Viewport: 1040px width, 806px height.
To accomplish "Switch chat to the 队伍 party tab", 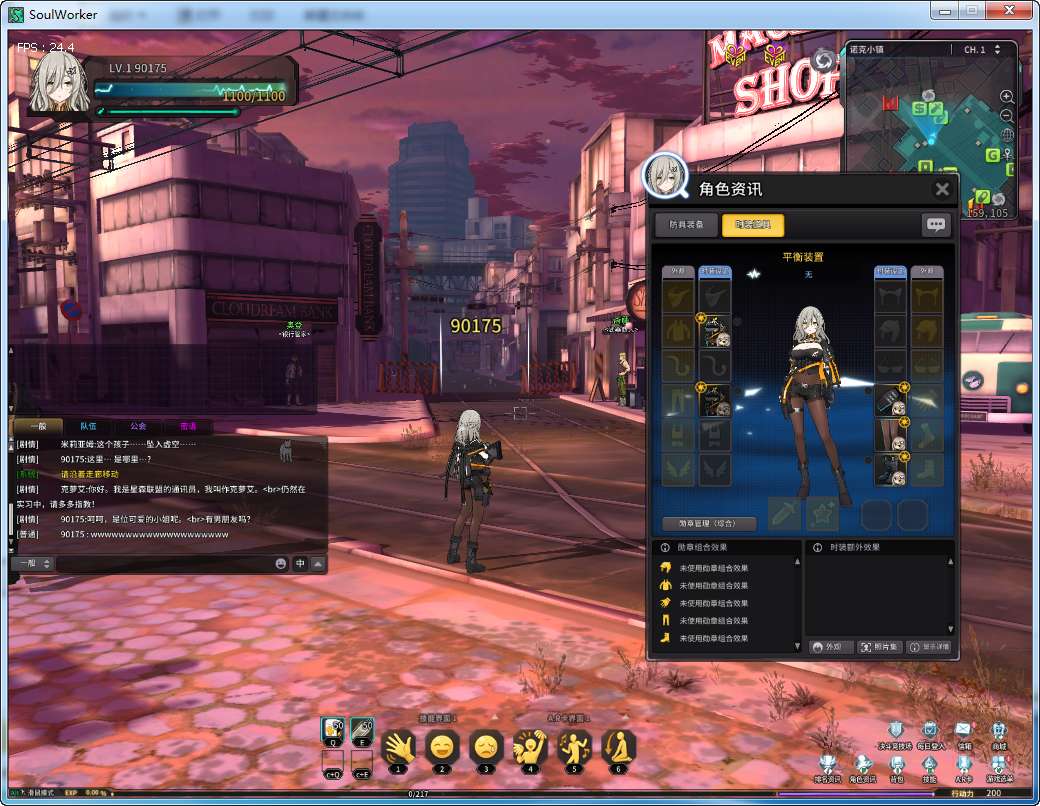I will (88, 426).
